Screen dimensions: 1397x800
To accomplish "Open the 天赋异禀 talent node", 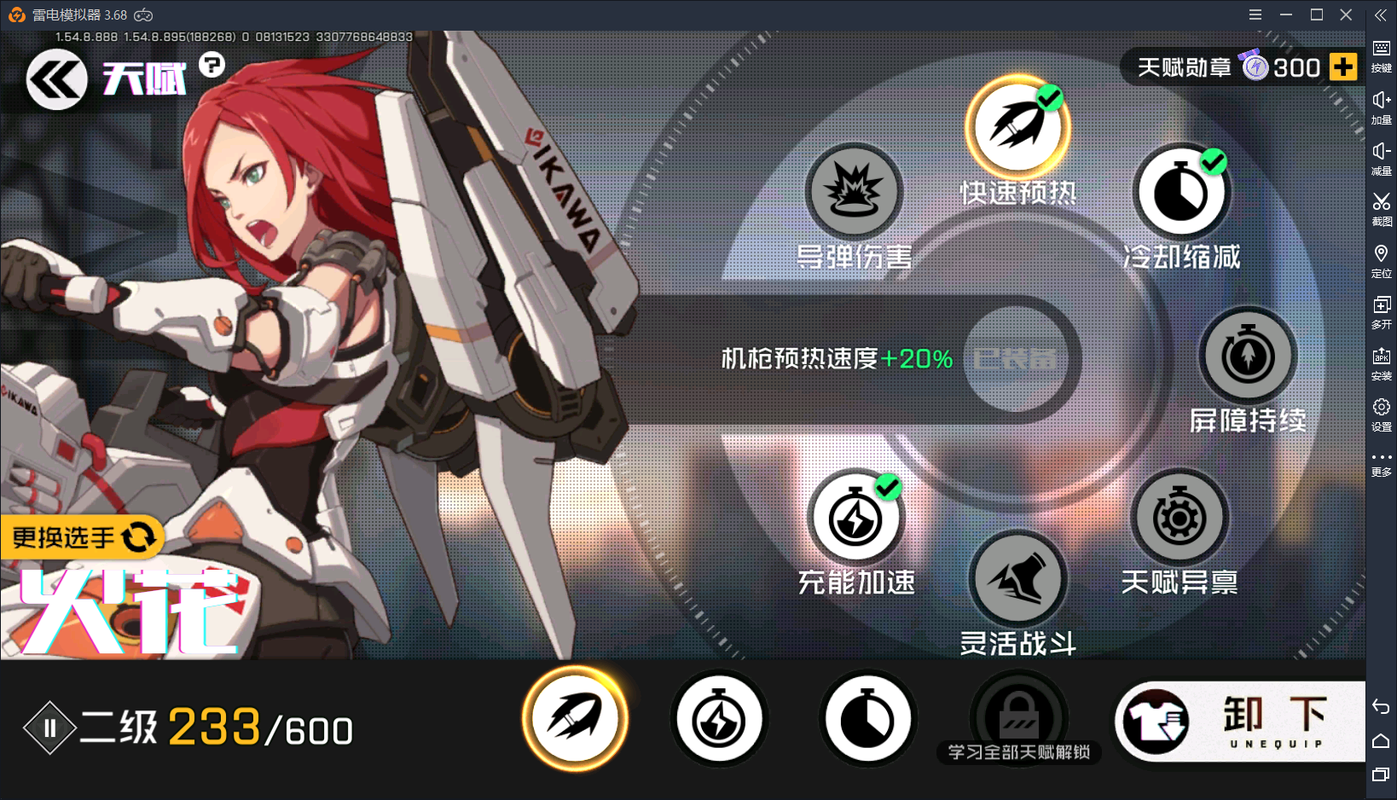I will click(1180, 517).
